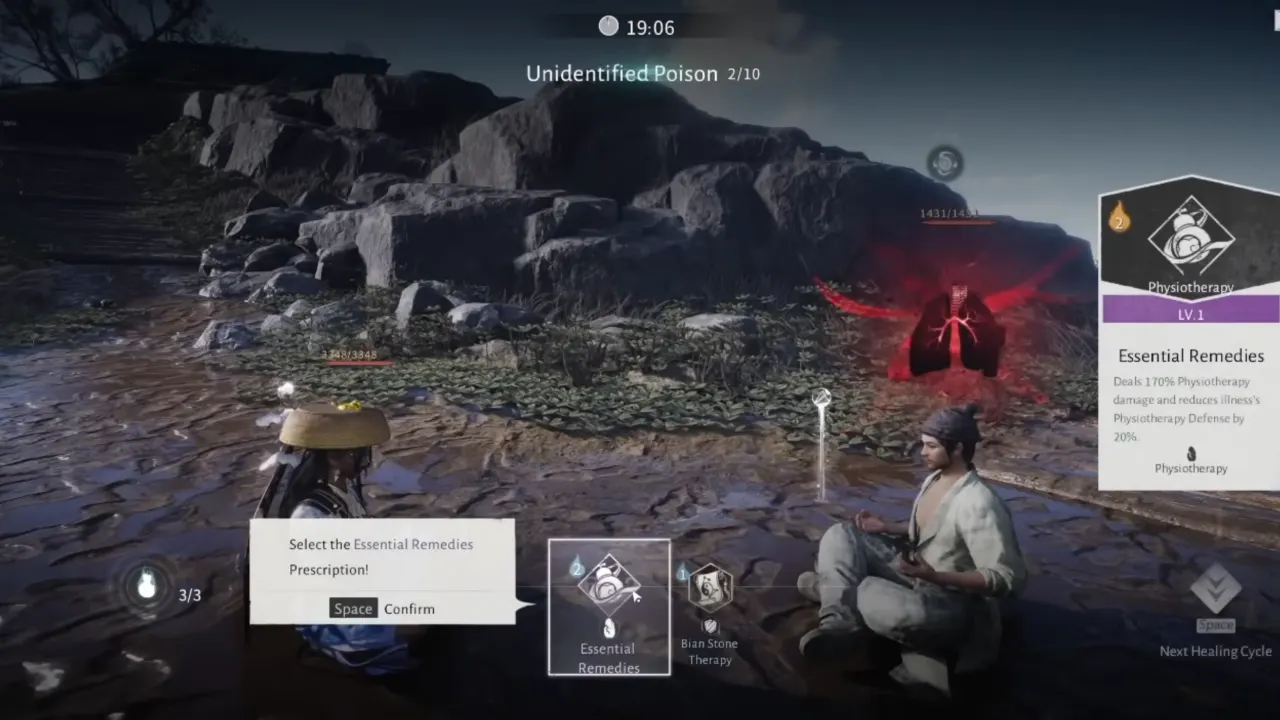Click the seed icon below the Essential Remedies diamond
This screenshot has height=720, width=1280.
[608, 627]
